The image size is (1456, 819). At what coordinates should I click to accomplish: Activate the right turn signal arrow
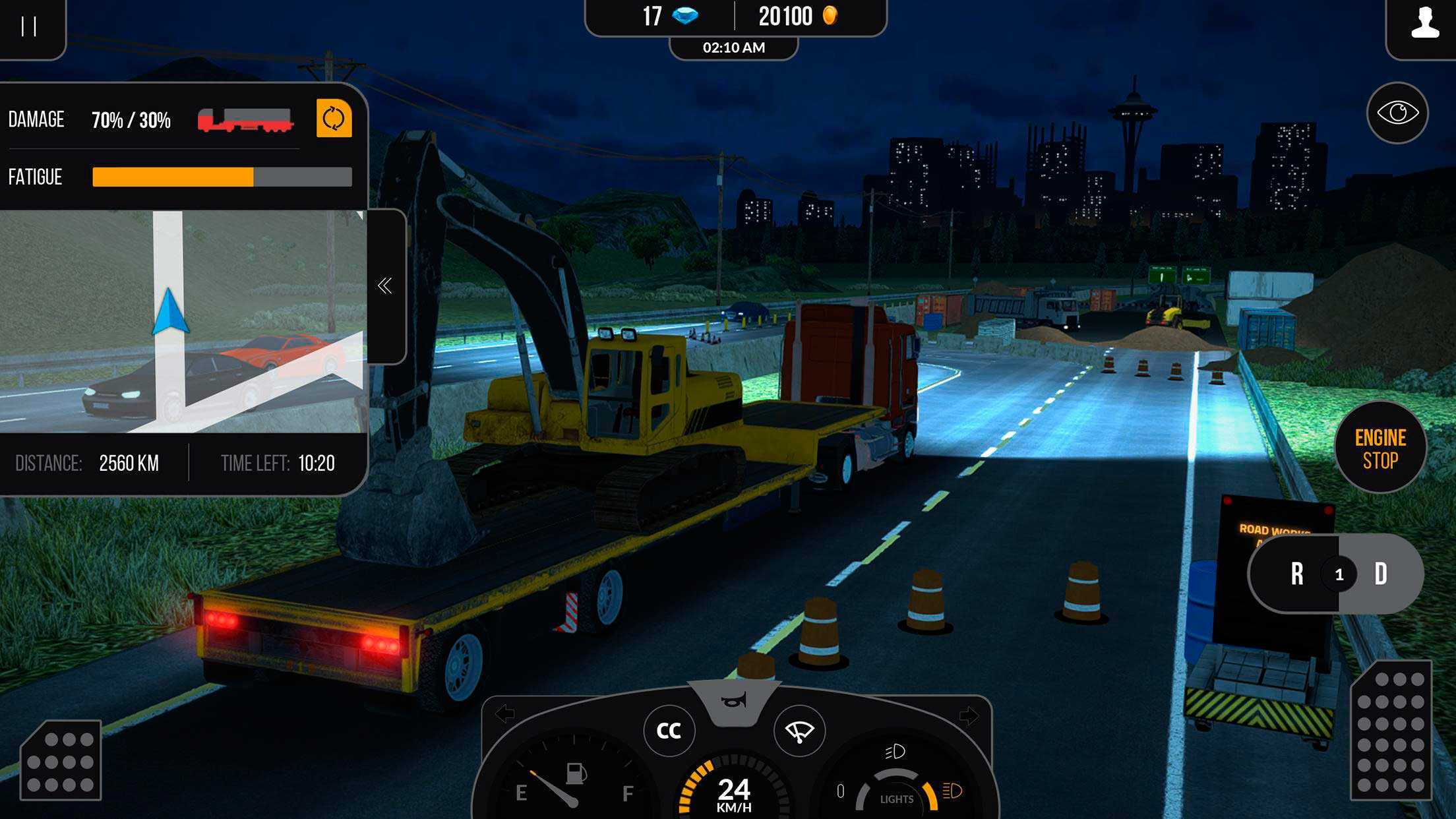[969, 715]
